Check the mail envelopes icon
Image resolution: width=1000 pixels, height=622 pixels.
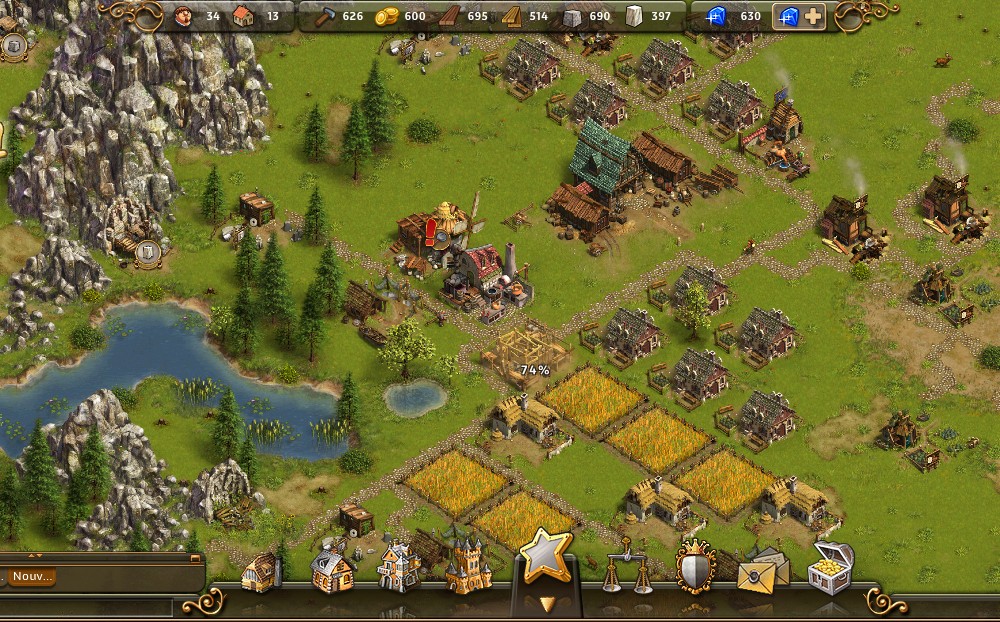[762, 570]
